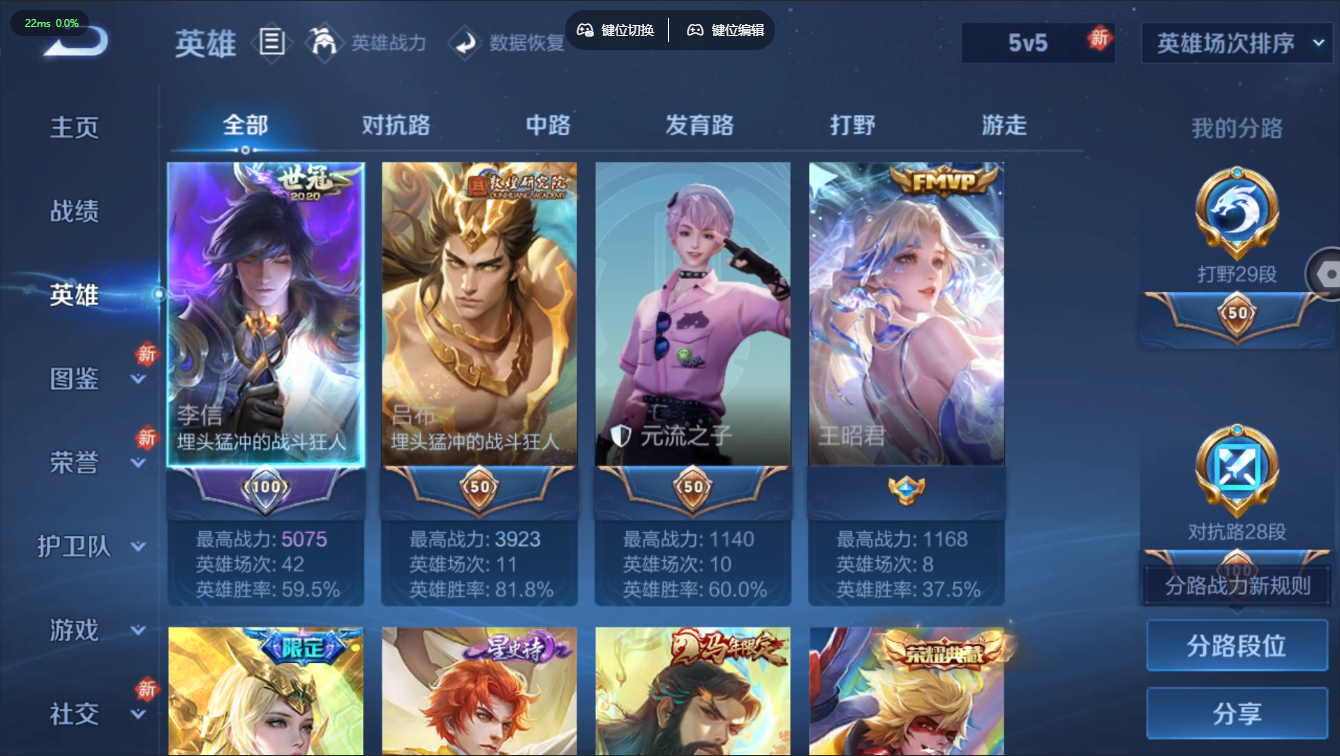Switch to the 打野 tab

click(851, 125)
